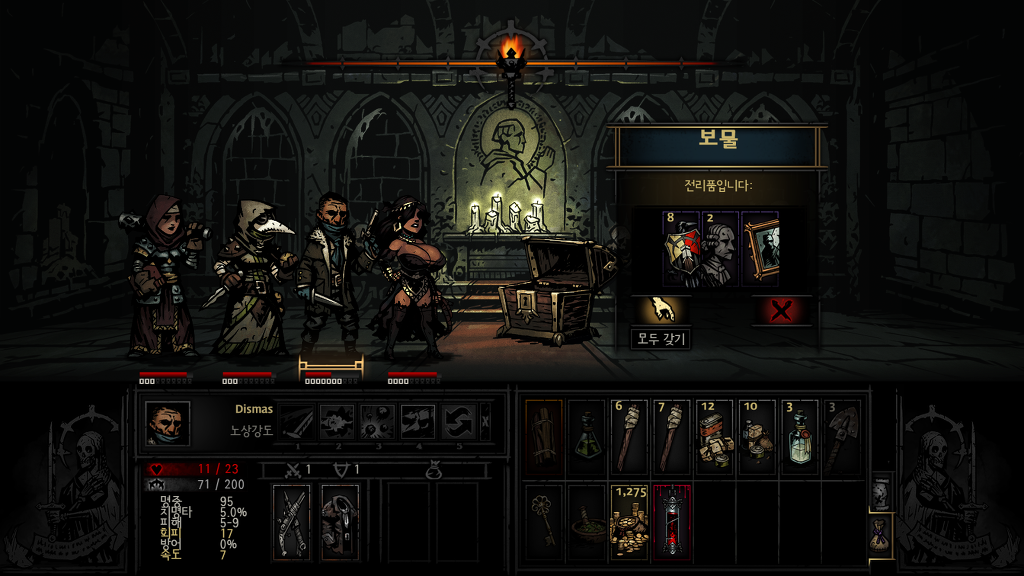Activate the swap position skill icon
Image resolution: width=1024 pixels, height=576 pixels.
pyautogui.click(x=460, y=422)
